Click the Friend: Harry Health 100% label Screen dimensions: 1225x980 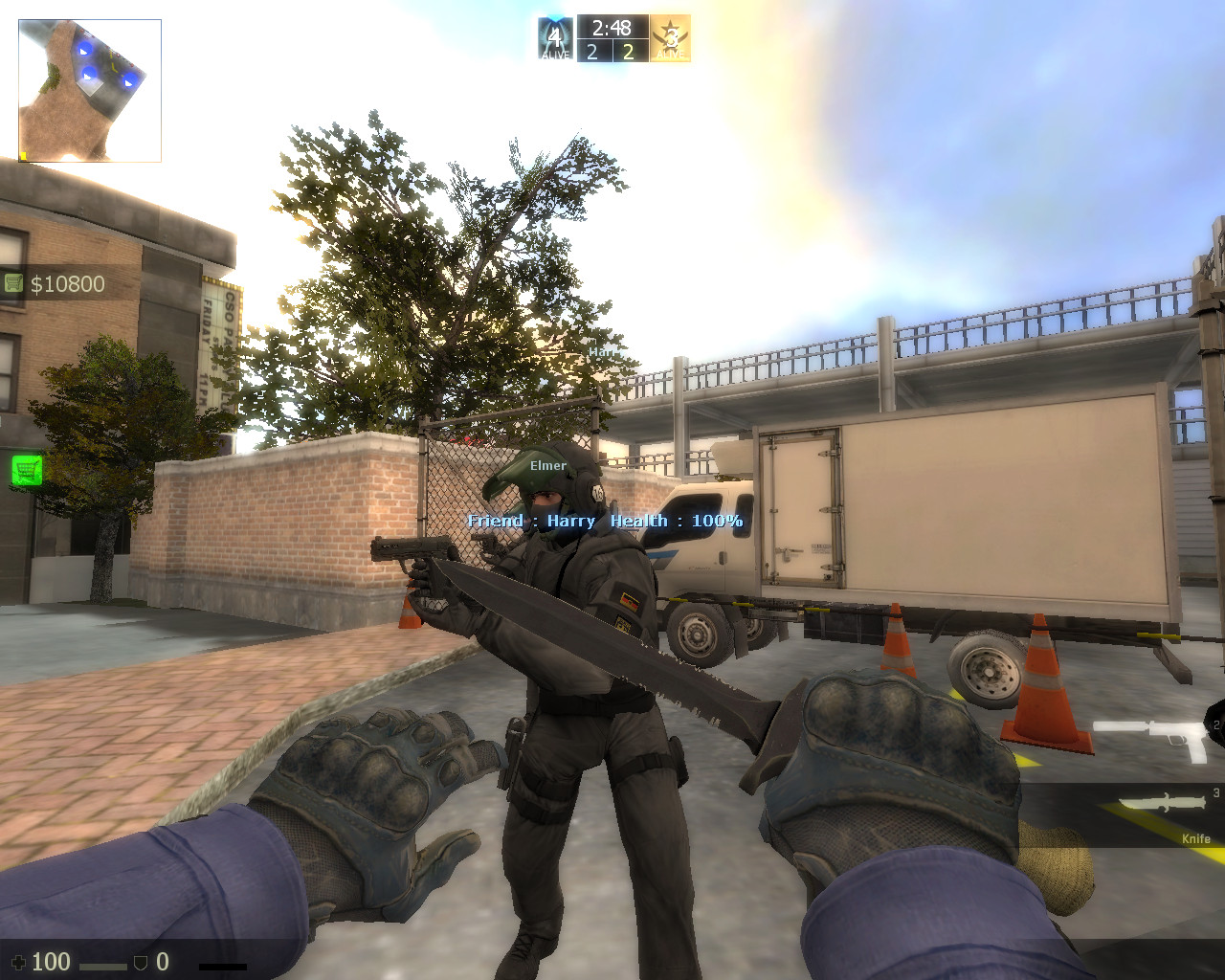tap(603, 521)
